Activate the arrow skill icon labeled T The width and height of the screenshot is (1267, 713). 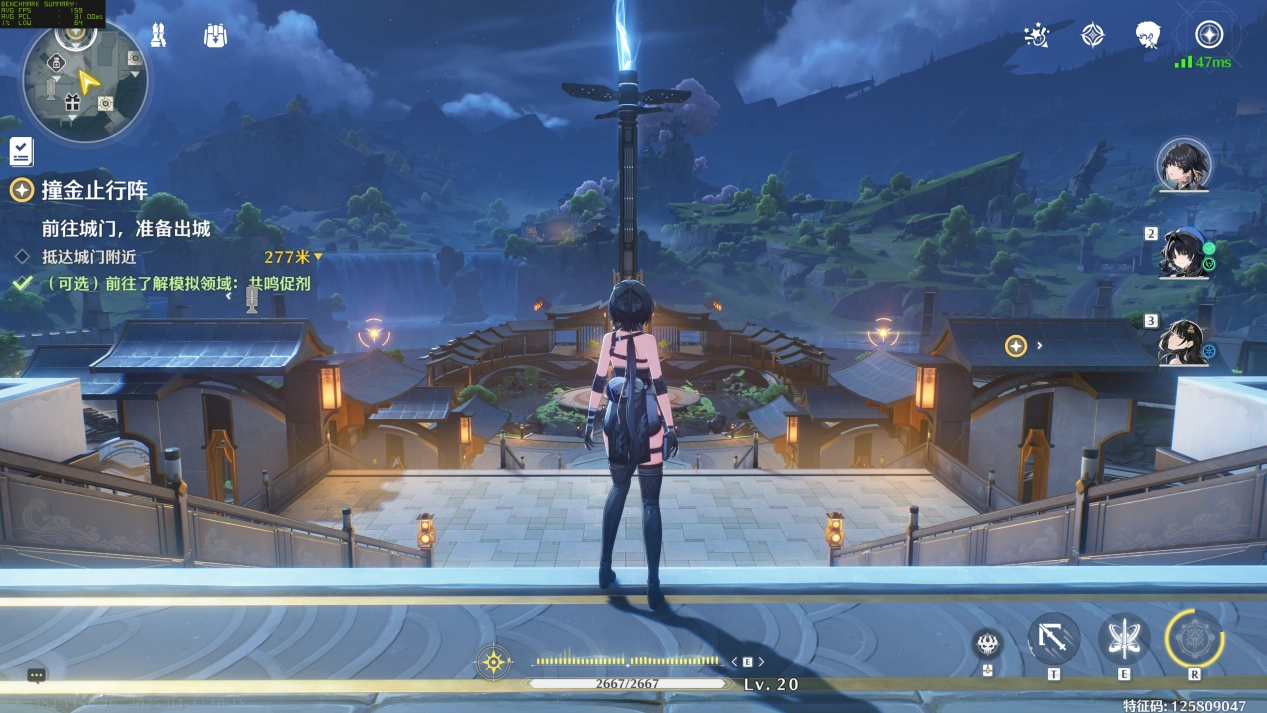point(1054,640)
